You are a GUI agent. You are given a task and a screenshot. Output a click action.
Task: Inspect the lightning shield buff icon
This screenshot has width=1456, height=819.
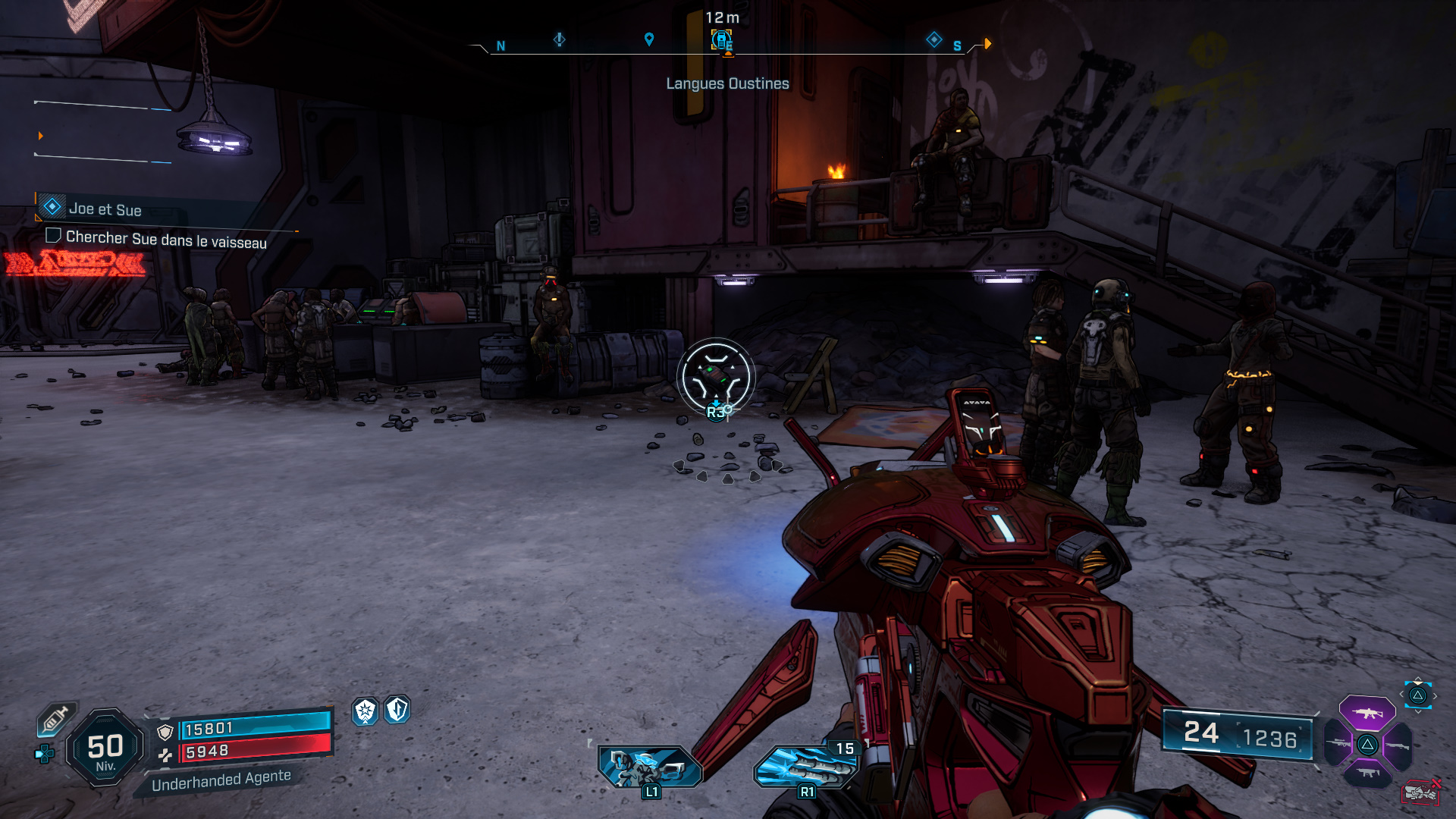click(x=397, y=710)
